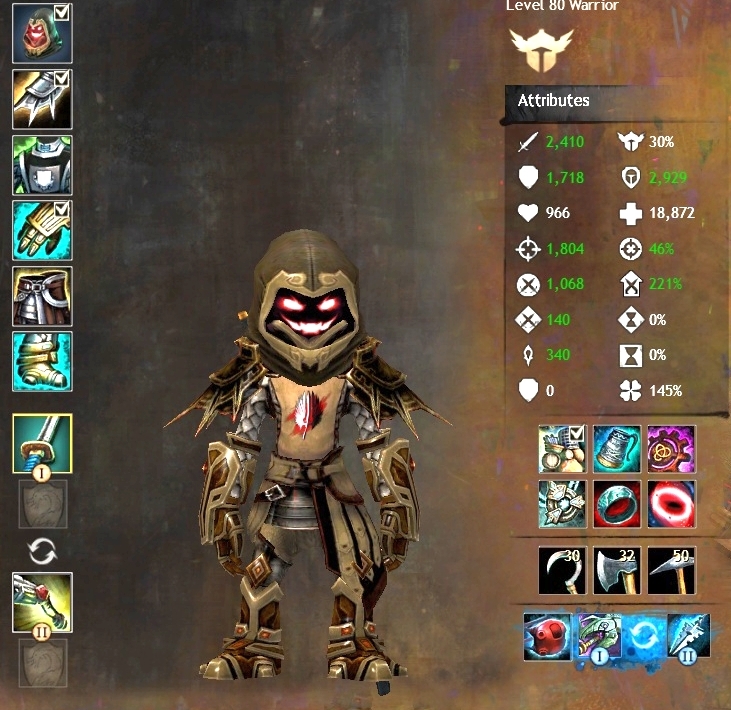Select the tankard accessory slot

(617, 449)
